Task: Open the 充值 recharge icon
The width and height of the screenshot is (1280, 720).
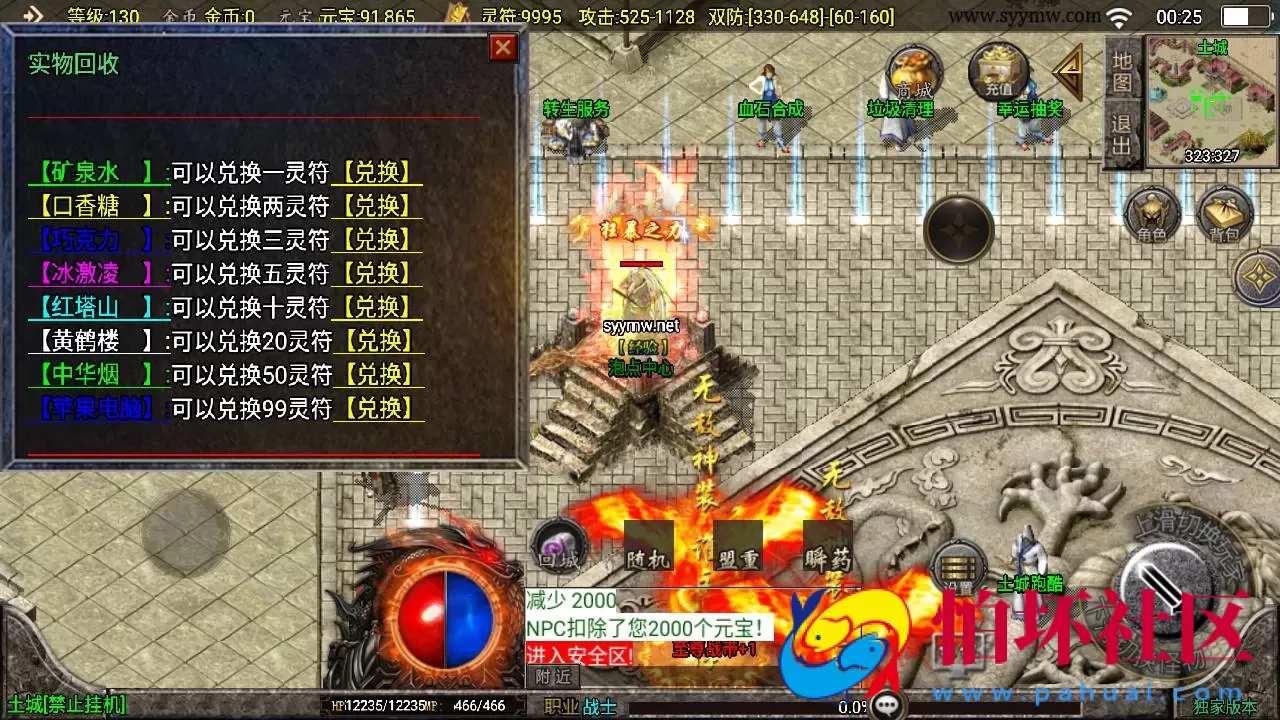Action: tap(999, 72)
